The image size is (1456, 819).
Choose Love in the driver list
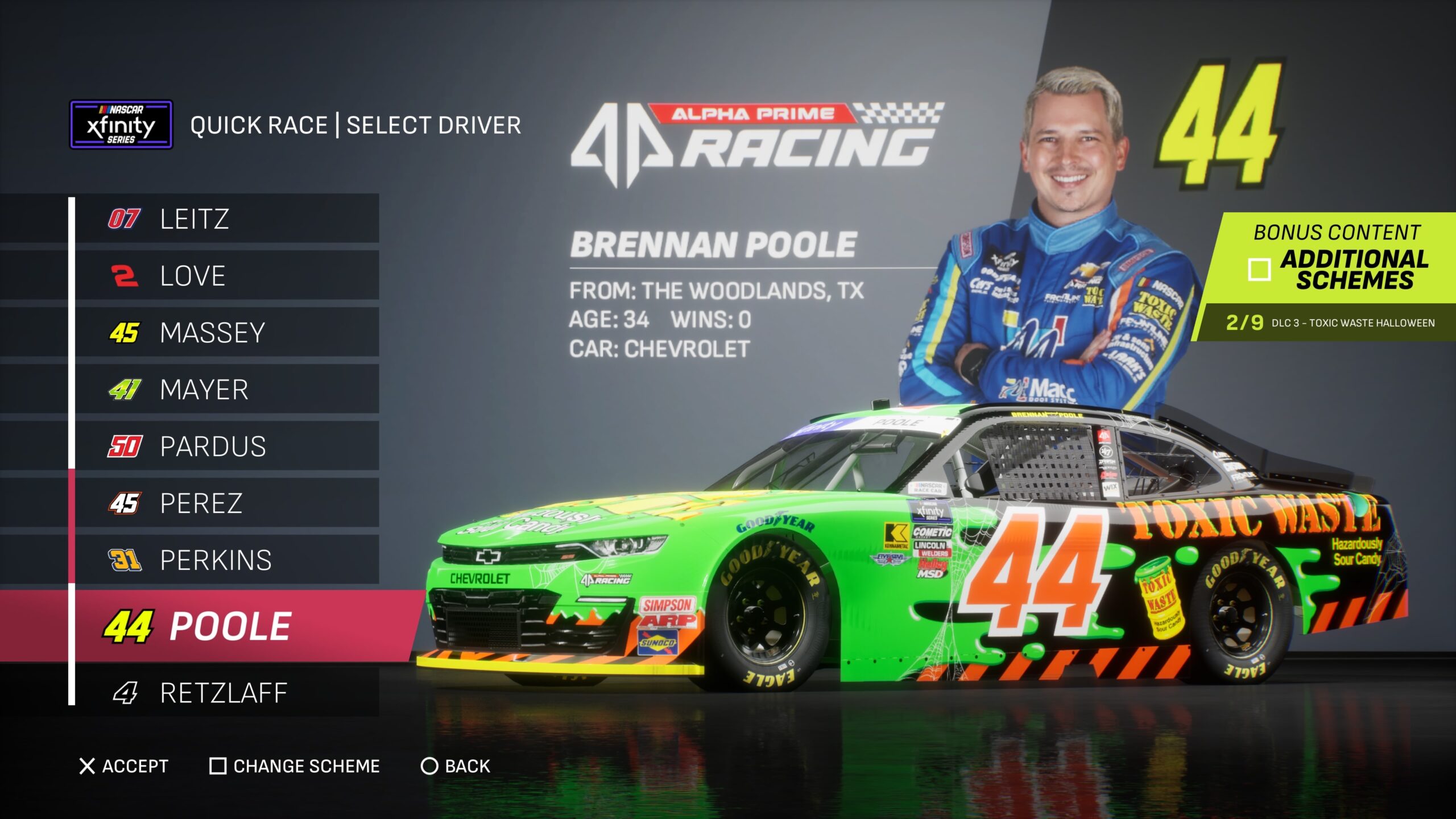226,276
